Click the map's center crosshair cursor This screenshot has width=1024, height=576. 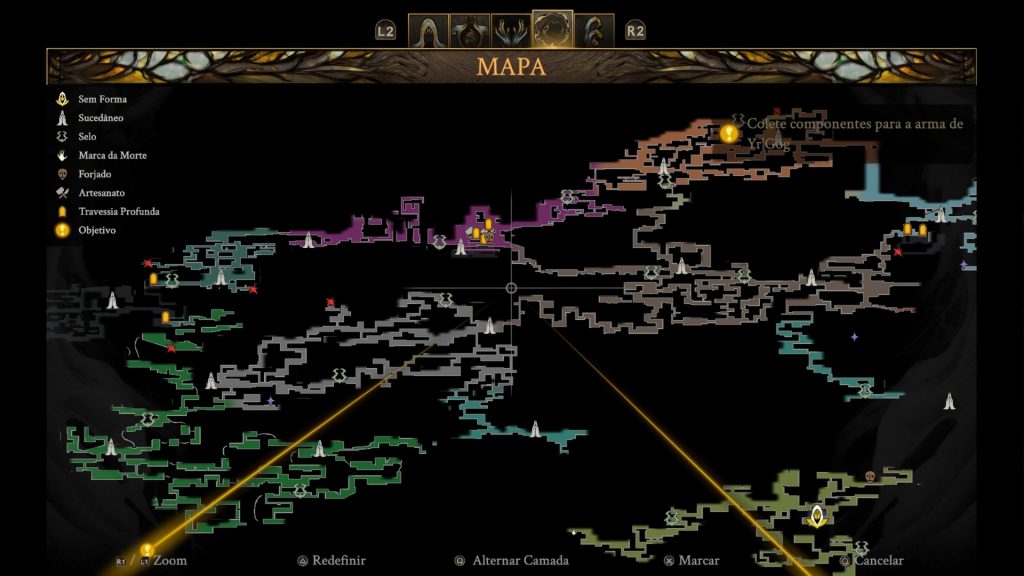pyautogui.click(x=512, y=288)
